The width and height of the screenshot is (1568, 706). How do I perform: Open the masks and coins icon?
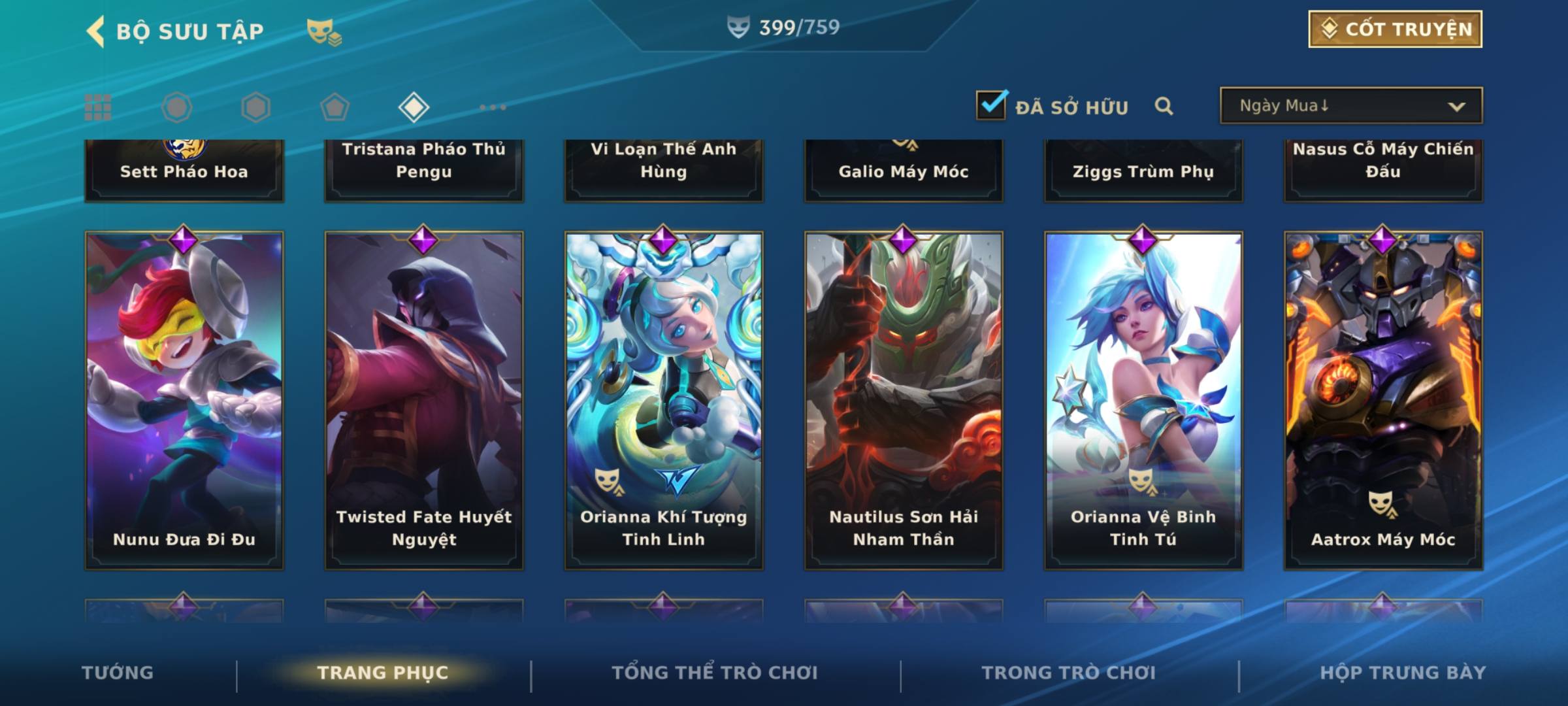point(323,32)
